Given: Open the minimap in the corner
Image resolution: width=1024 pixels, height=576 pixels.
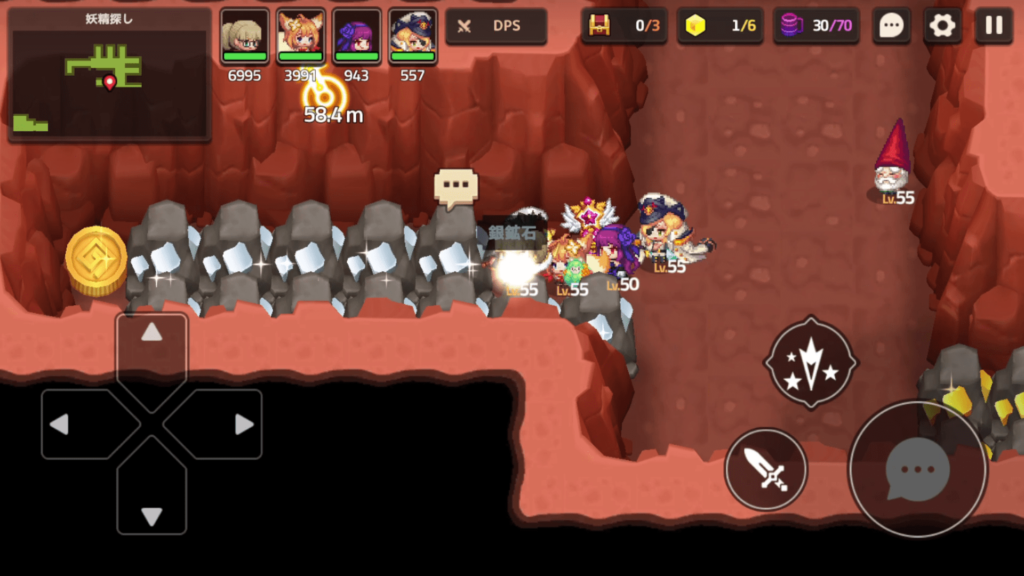Looking at the screenshot, I should tap(109, 75).
